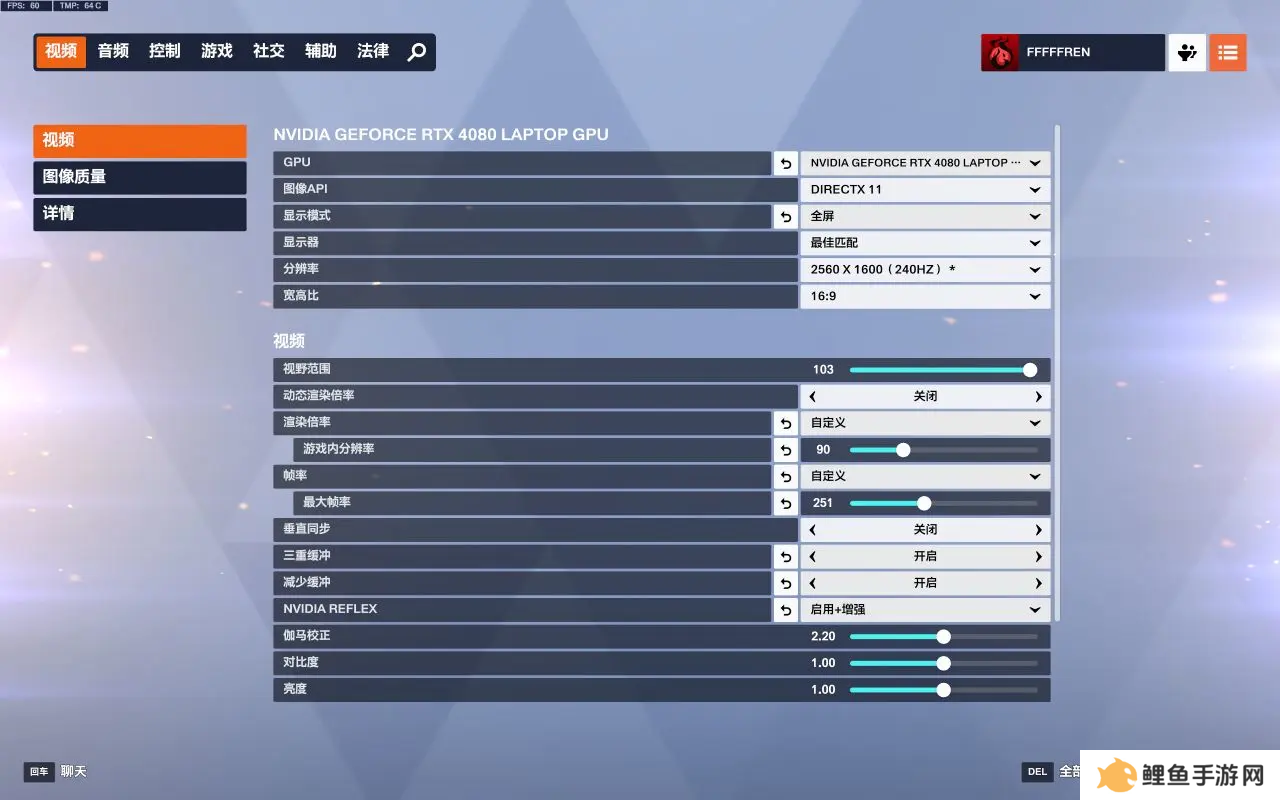
Task: Select the 详情 section
Action: [x=140, y=214]
